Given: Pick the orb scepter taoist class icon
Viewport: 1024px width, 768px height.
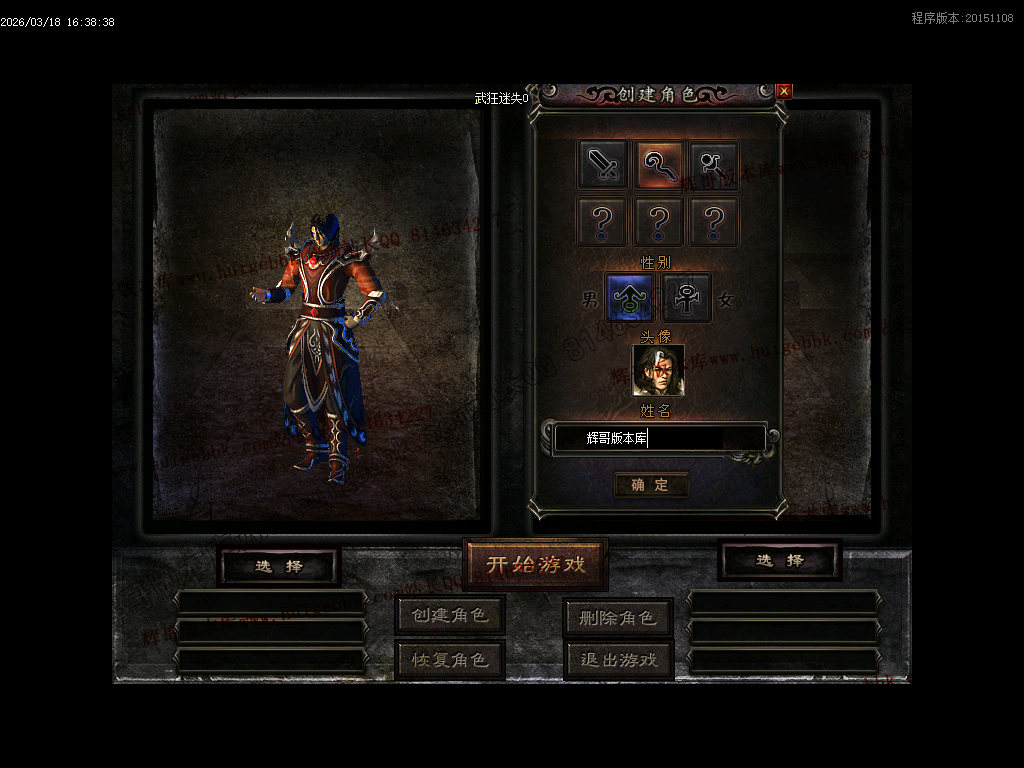Looking at the screenshot, I should [714, 164].
